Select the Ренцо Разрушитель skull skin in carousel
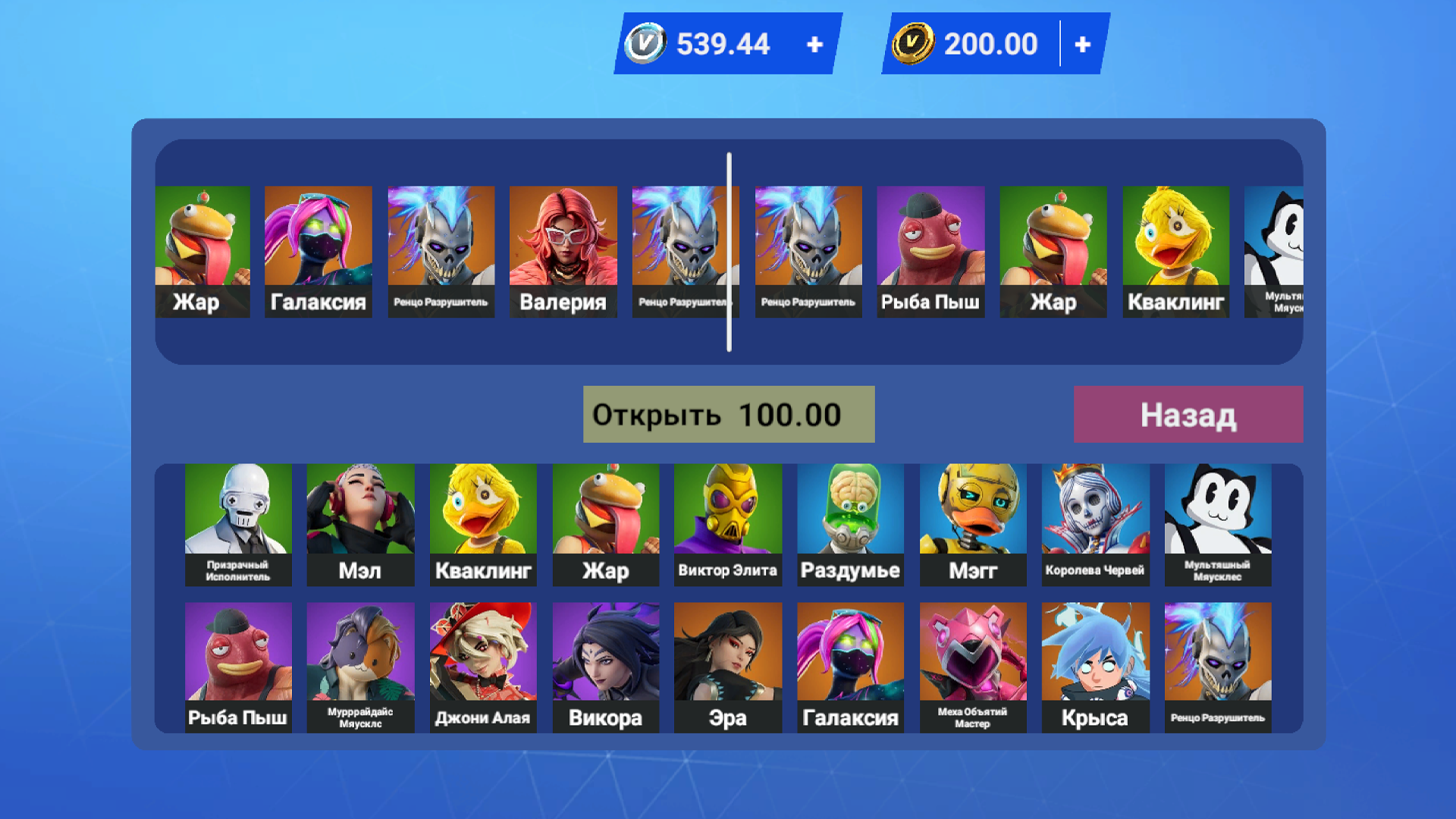Viewport: 1456px width, 819px height. 441,243
